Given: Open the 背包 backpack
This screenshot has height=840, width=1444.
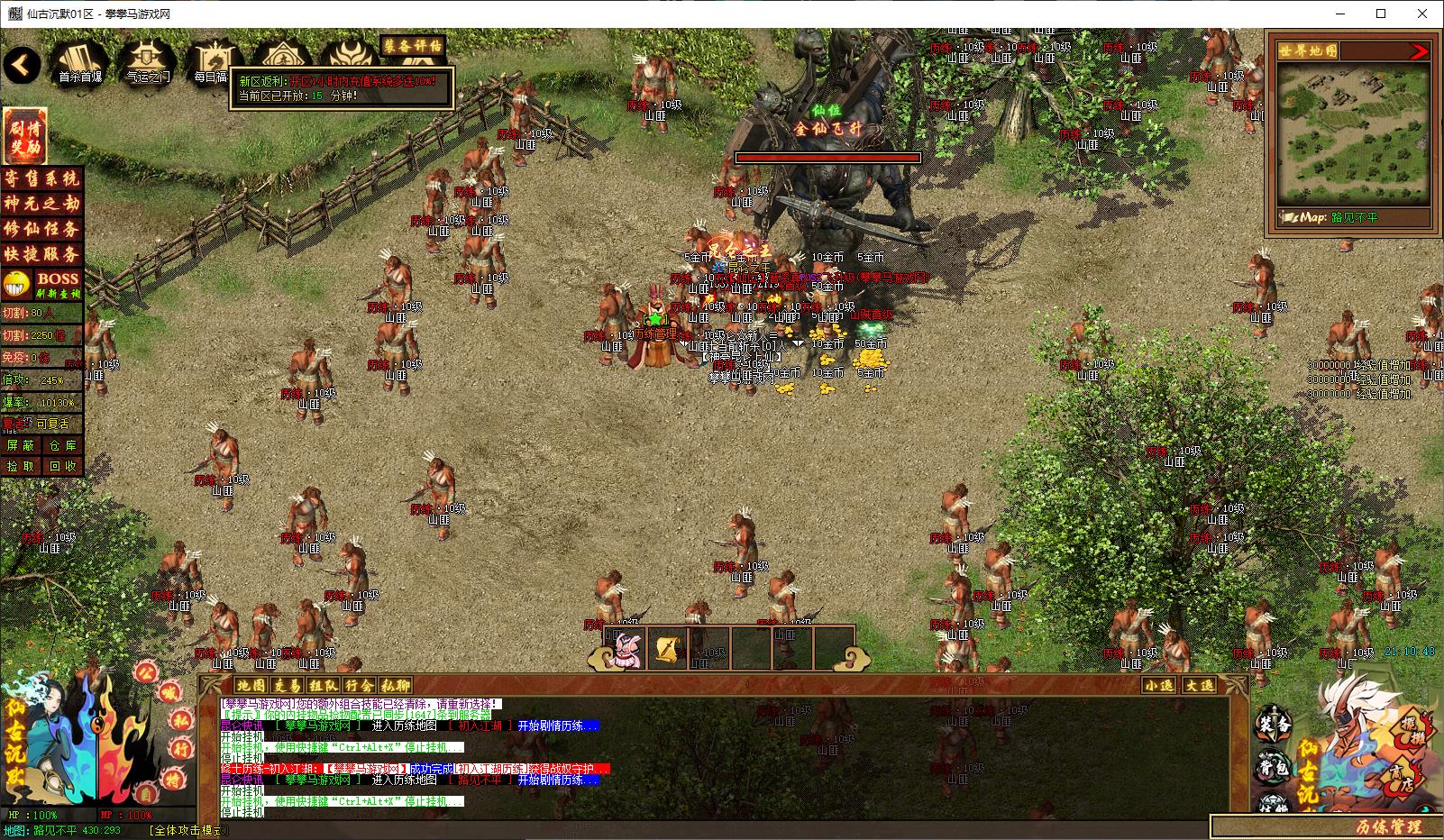Looking at the screenshot, I should (1274, 767).
